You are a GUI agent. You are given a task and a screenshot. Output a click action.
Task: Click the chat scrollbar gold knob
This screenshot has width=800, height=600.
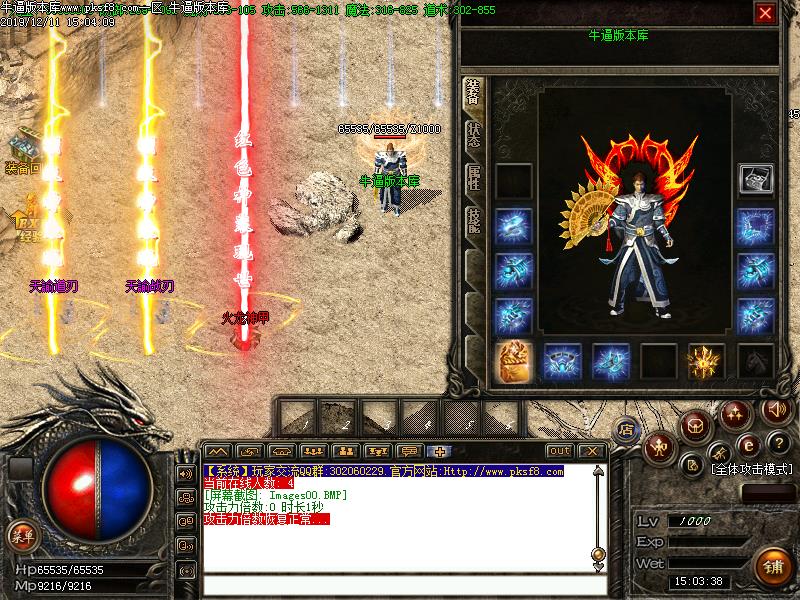(598, 553)
